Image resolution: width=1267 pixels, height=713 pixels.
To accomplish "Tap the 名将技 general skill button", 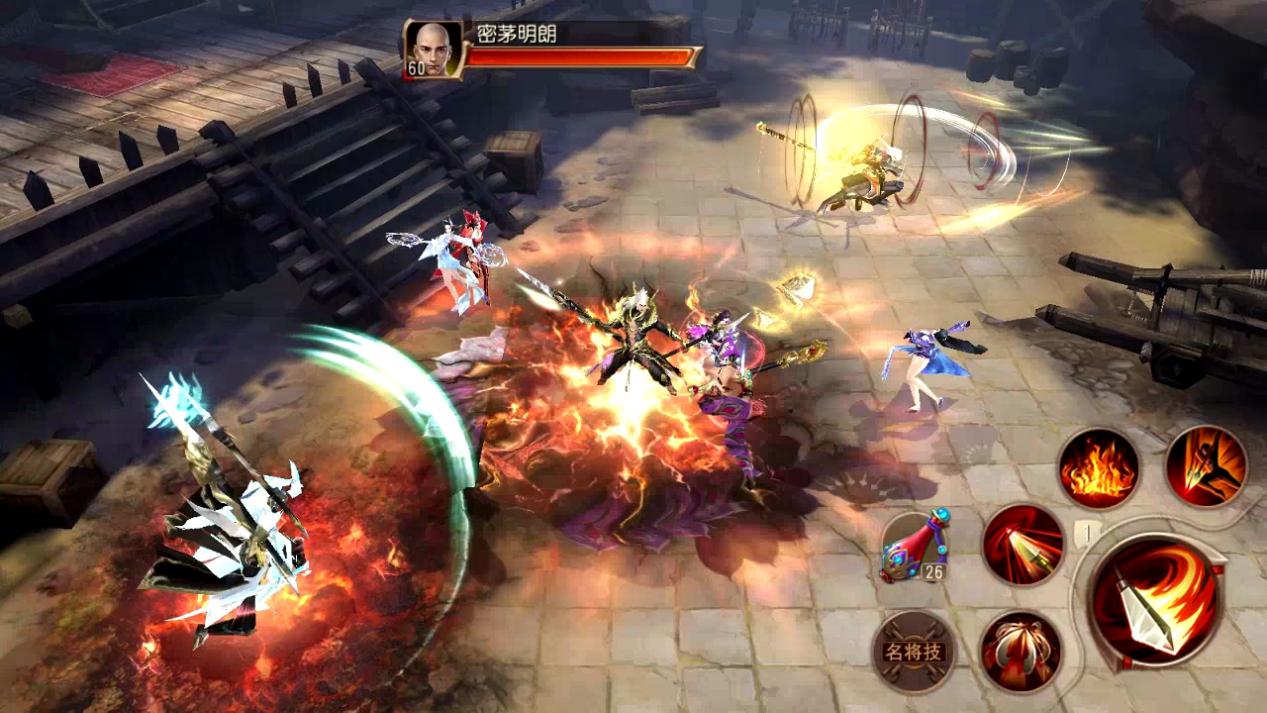I will pyautogui.click(x=913, y=652).
